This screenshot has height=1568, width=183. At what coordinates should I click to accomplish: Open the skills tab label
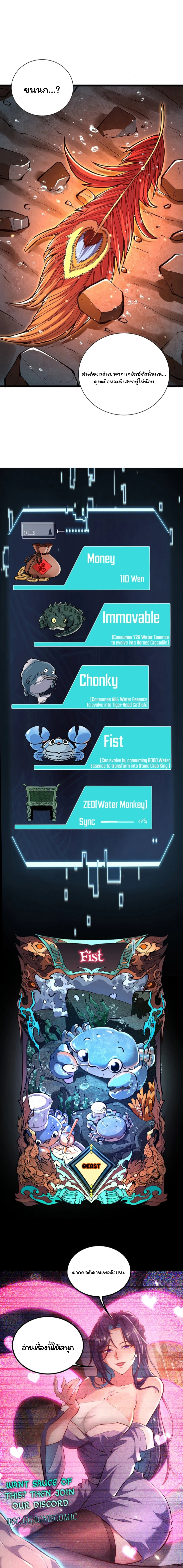click(x=30, y=531)
